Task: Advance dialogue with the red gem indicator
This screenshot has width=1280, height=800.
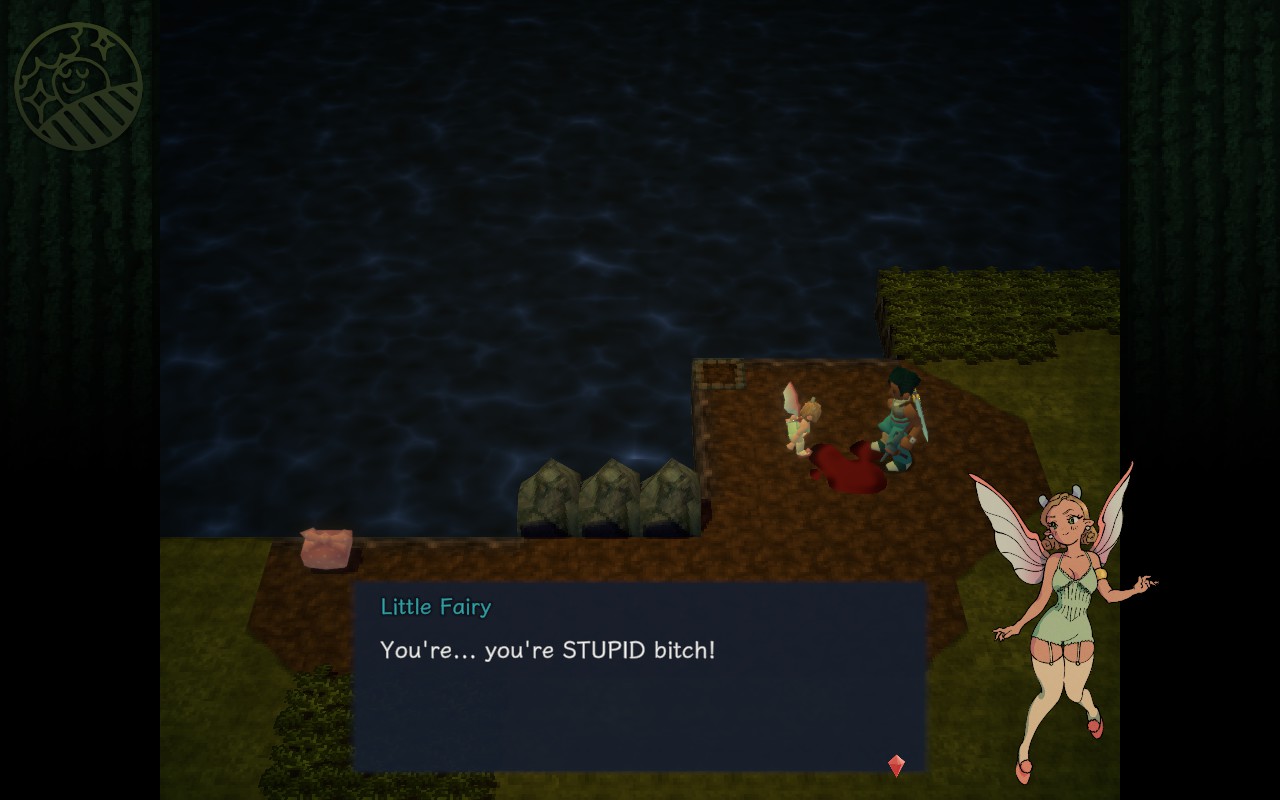Action: tap(896, 765)
